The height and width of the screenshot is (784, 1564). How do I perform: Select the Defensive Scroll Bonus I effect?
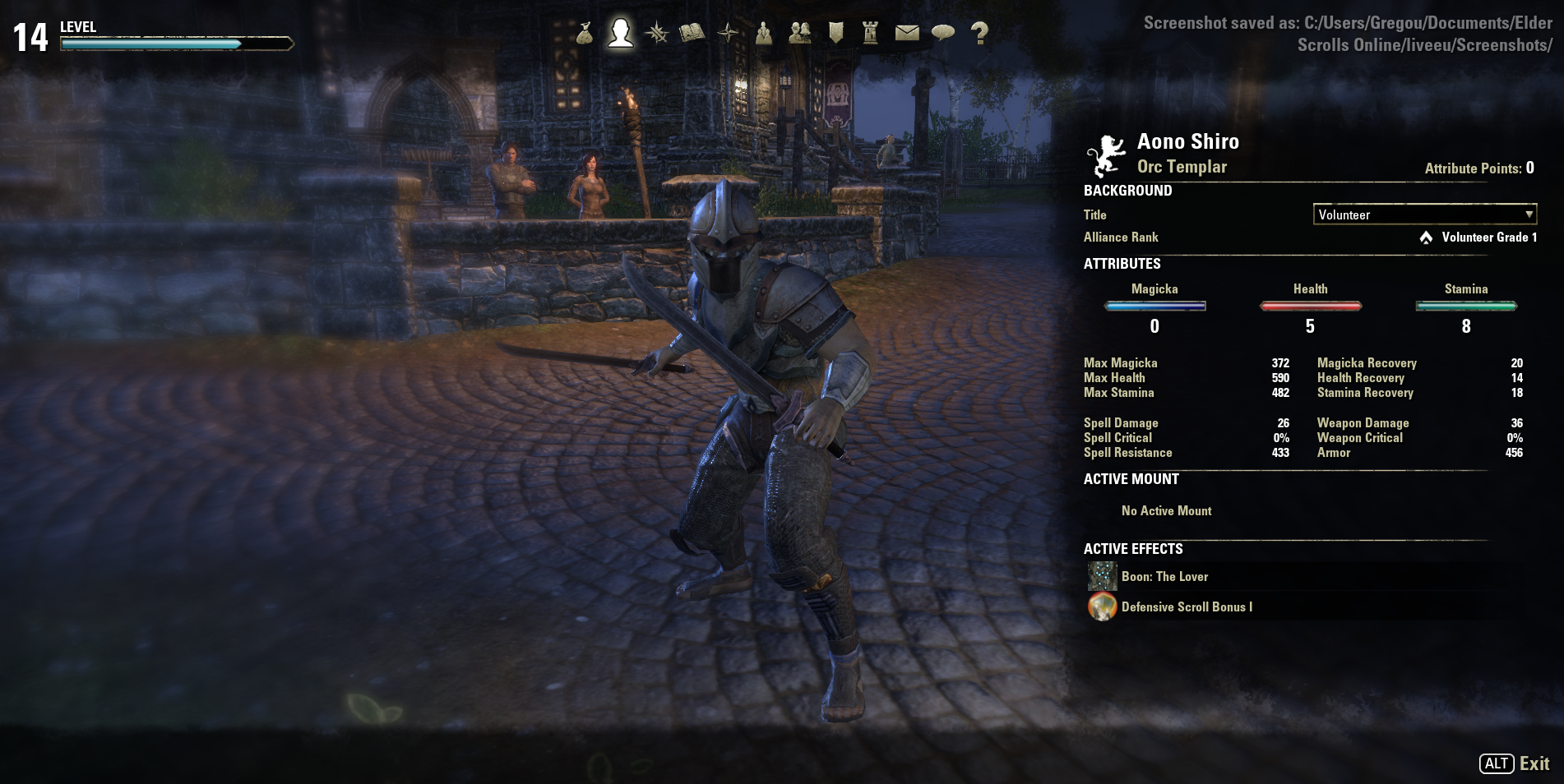(1186, 607)
